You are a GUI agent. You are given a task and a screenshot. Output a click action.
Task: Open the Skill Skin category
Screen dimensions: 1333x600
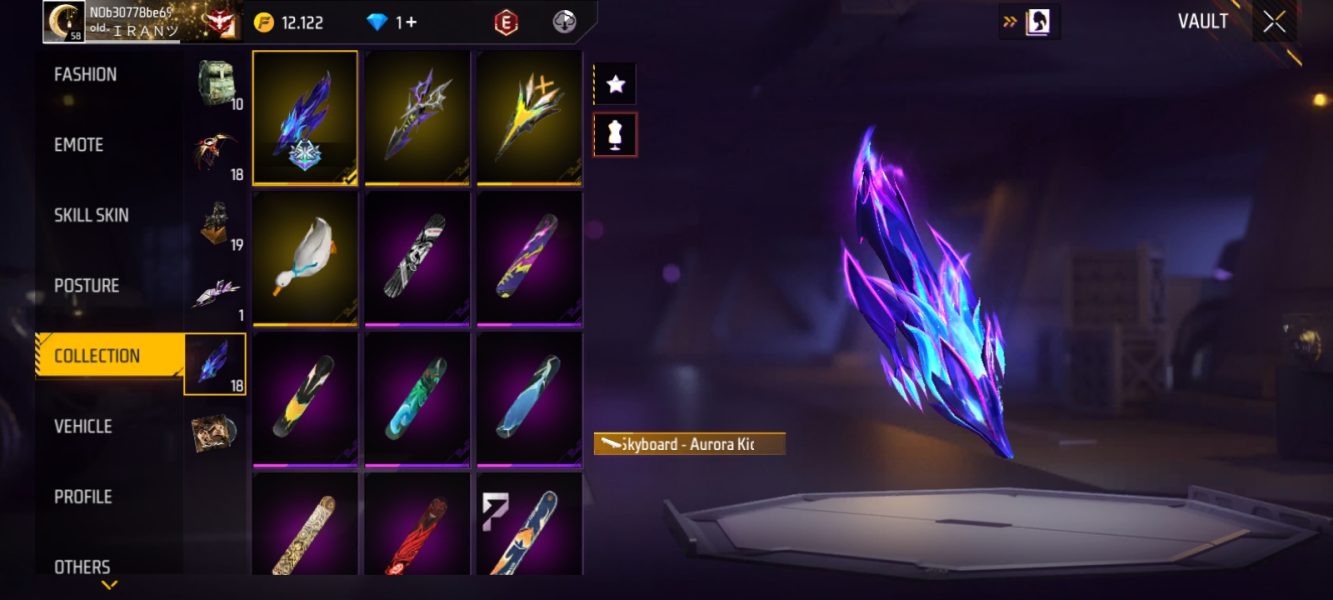click(91, 215)
